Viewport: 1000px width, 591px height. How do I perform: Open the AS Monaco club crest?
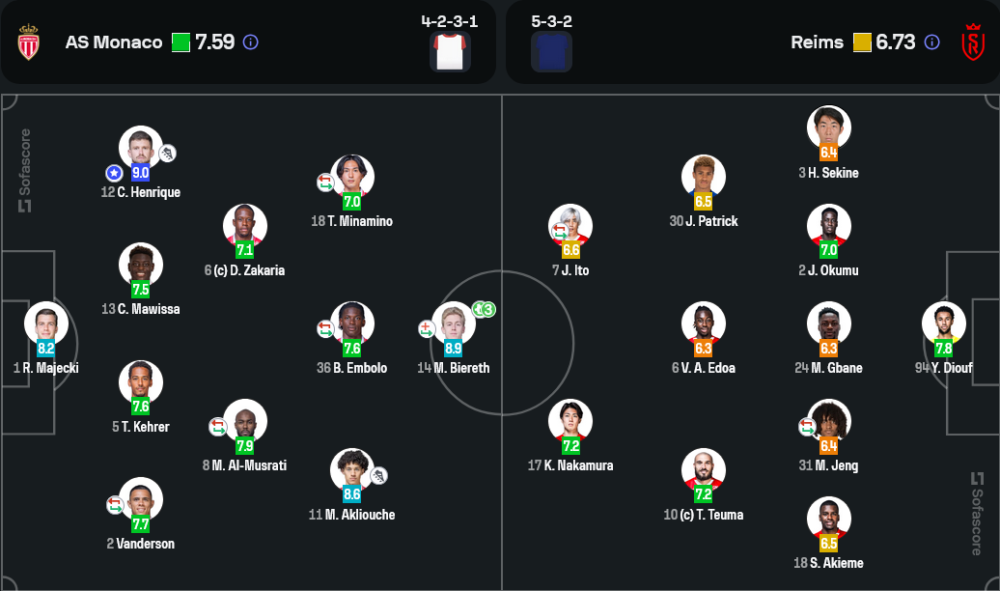tap(28, 42)
